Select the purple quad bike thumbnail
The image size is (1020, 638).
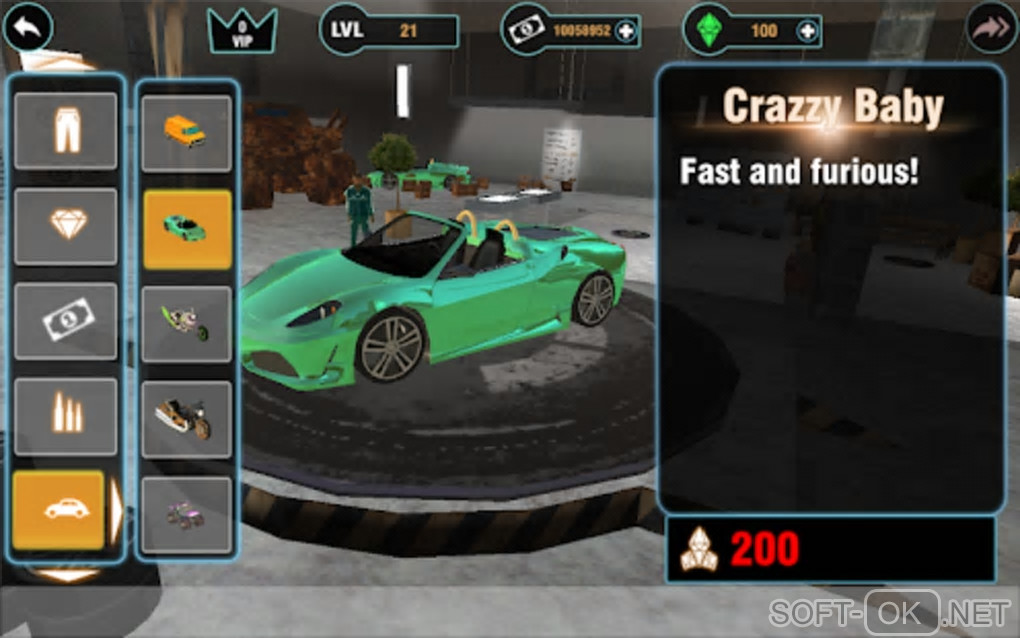186,514
